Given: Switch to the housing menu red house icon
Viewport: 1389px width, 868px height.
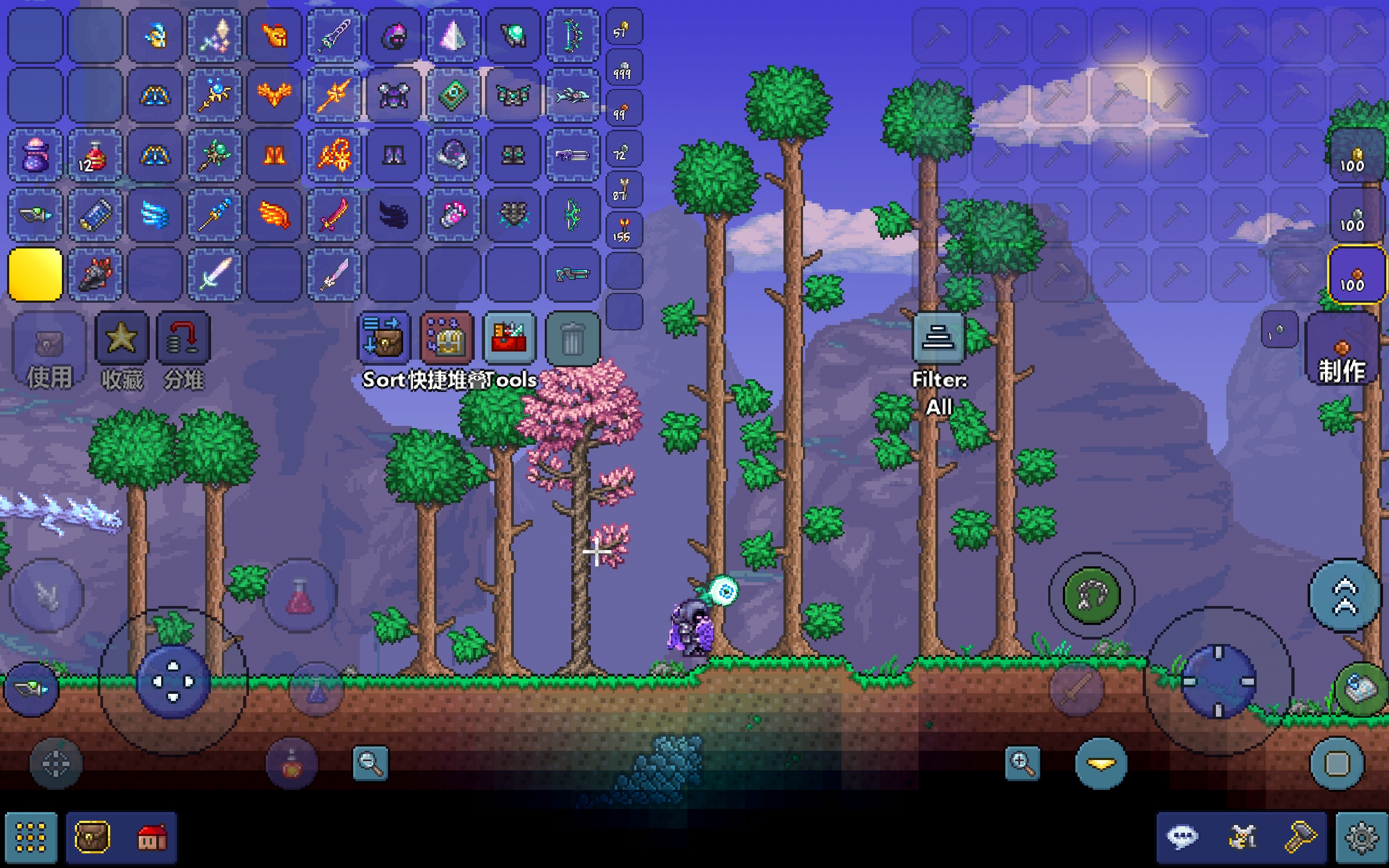Looking at the screenshot, I should click(151, 838).
